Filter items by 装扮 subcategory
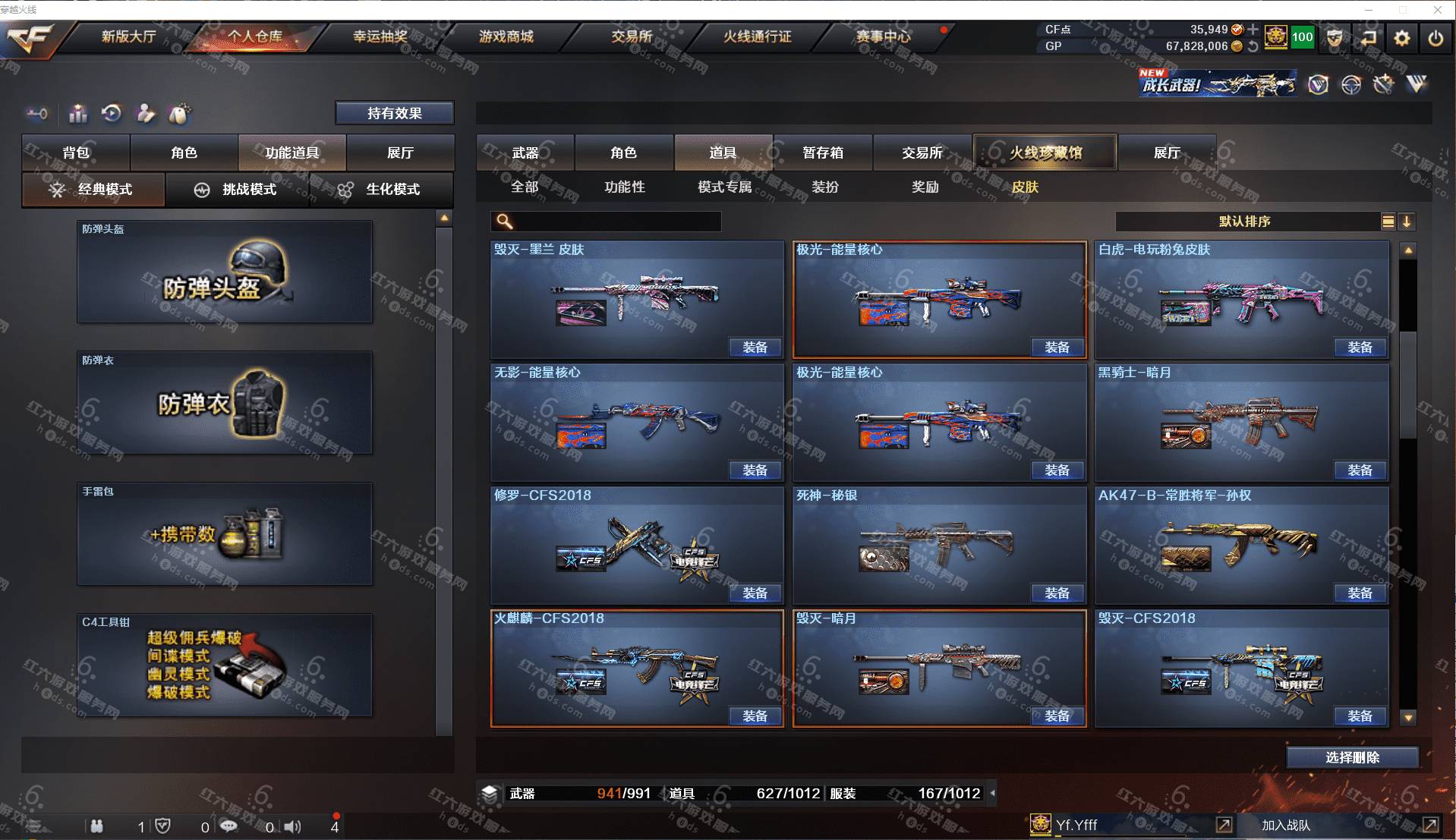The width and height of the screenshot is (1456, 840). (x=825, y=187)
